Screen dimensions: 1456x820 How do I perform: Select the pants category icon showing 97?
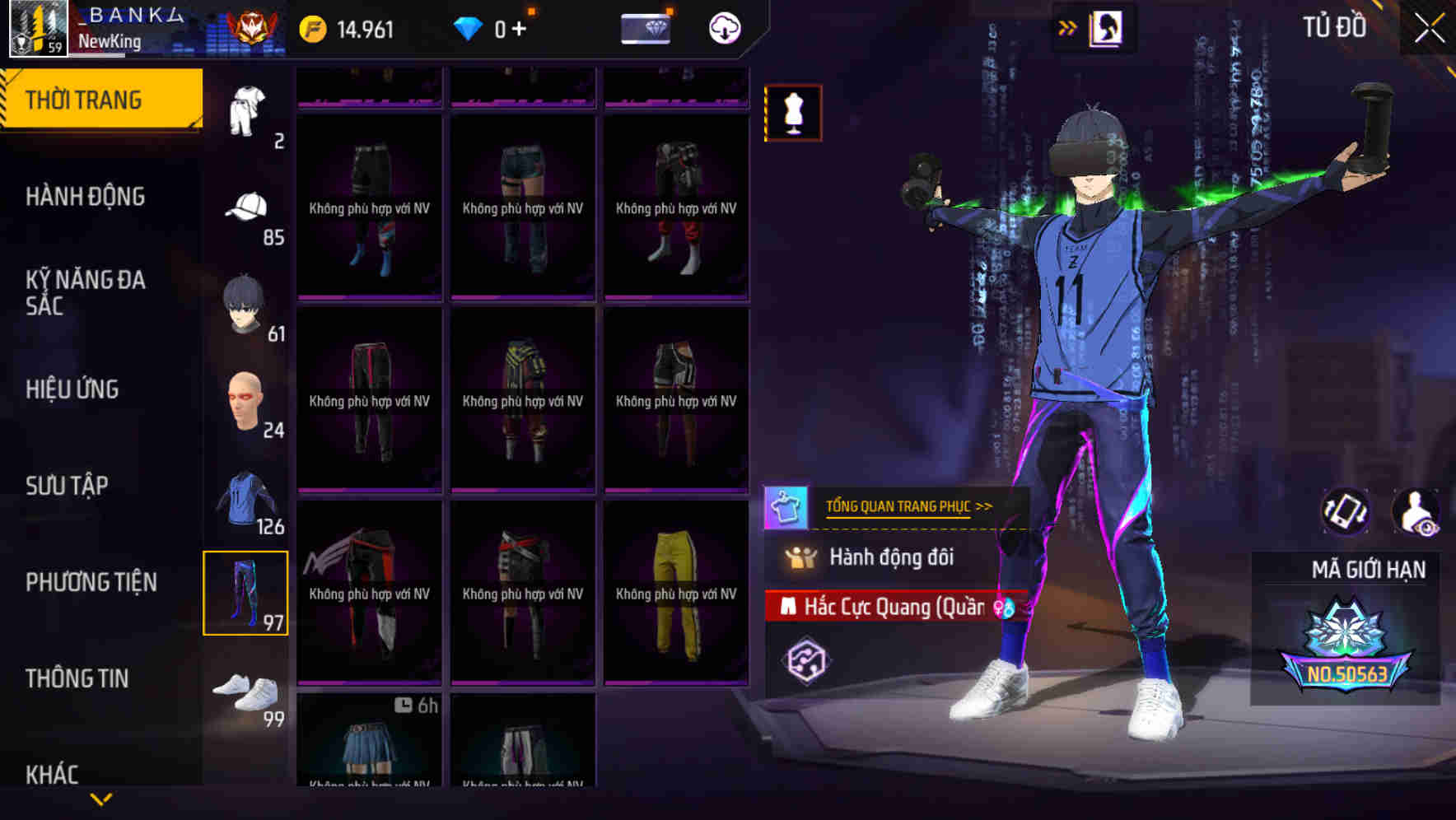click(x=245, y=591)
